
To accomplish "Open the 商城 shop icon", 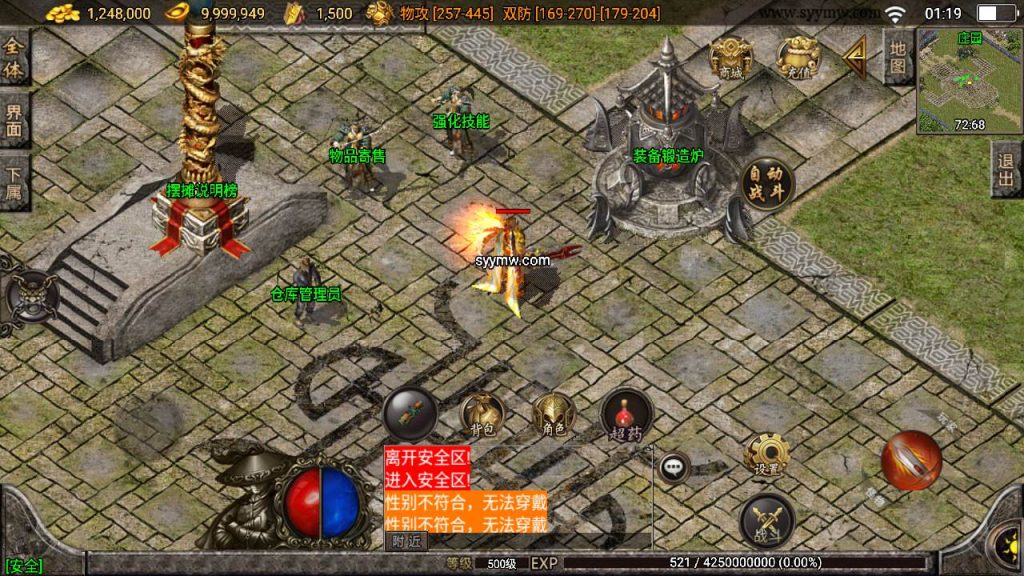I will (731, 57).
